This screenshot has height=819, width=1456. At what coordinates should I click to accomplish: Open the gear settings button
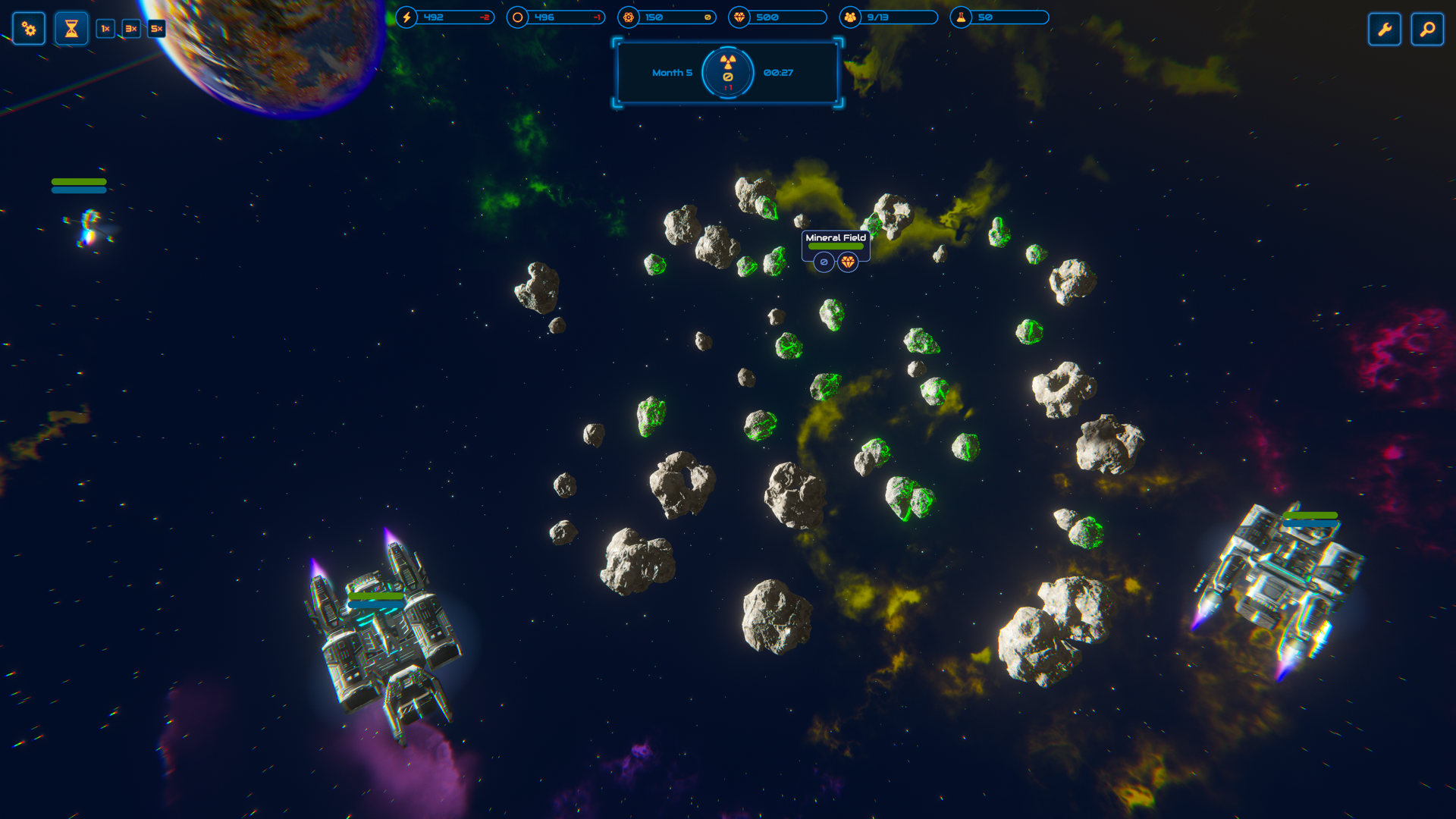coord(29,29)
